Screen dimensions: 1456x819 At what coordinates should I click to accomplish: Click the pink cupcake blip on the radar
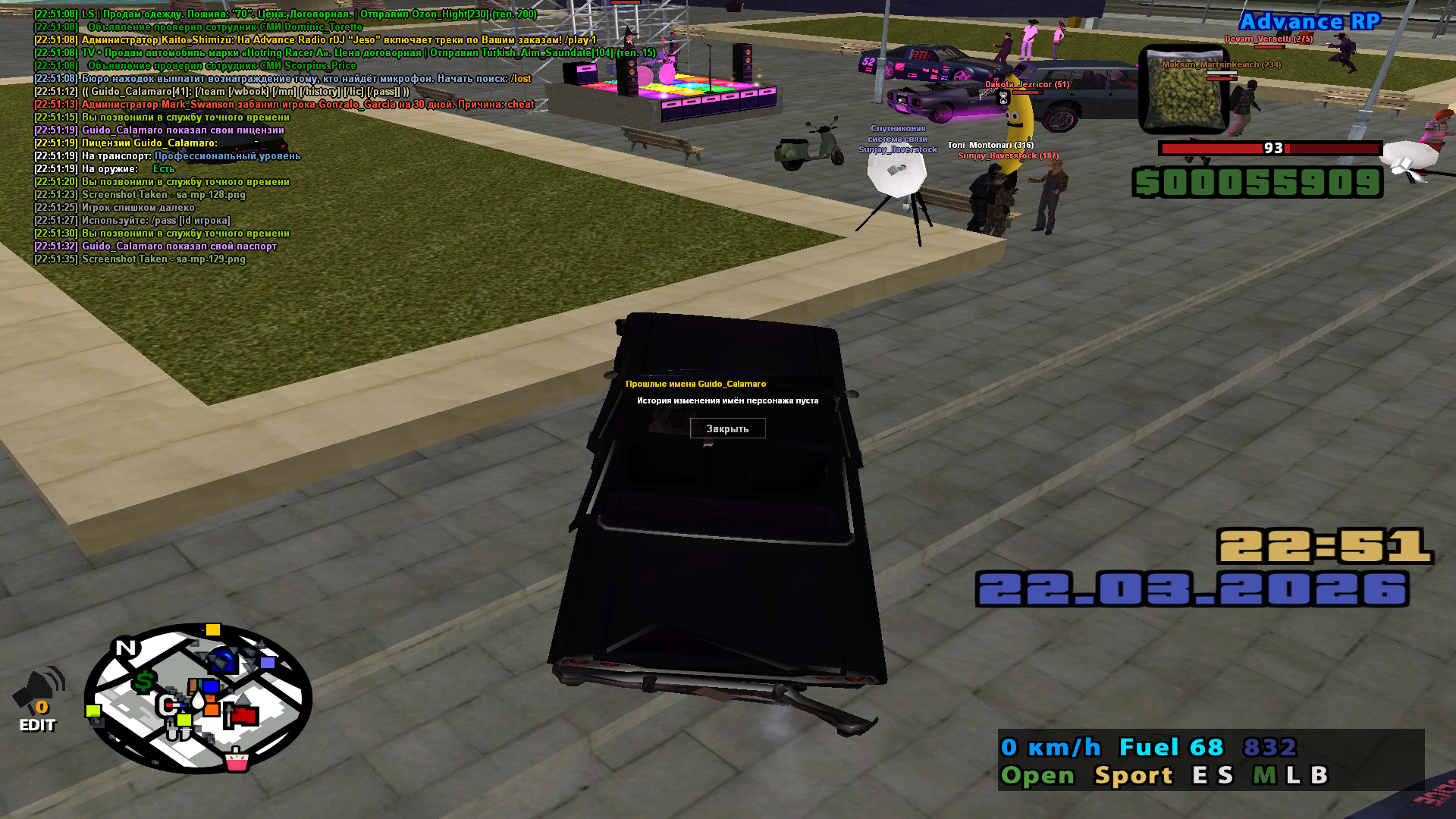coord(237,762)
